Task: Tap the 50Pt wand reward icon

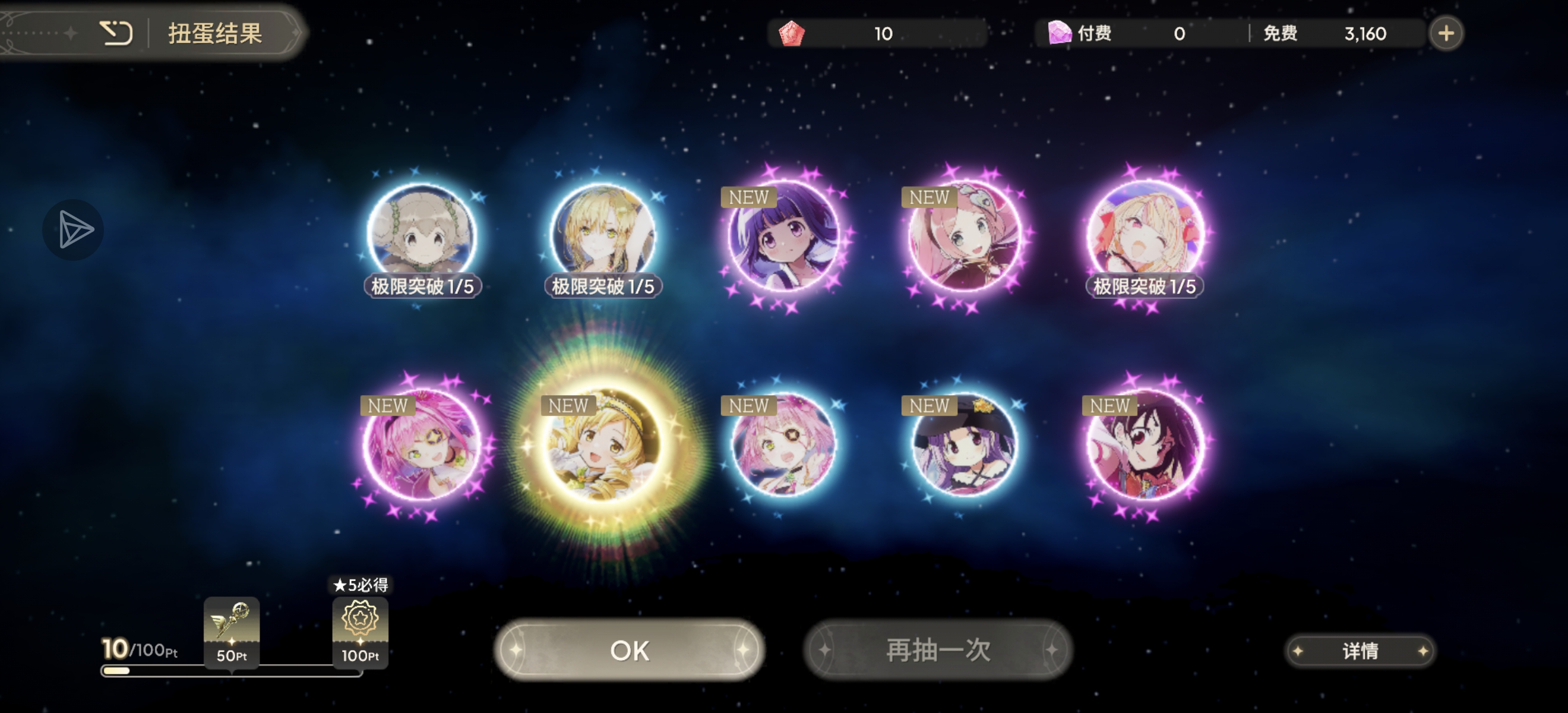Action: tap(231, 621)
